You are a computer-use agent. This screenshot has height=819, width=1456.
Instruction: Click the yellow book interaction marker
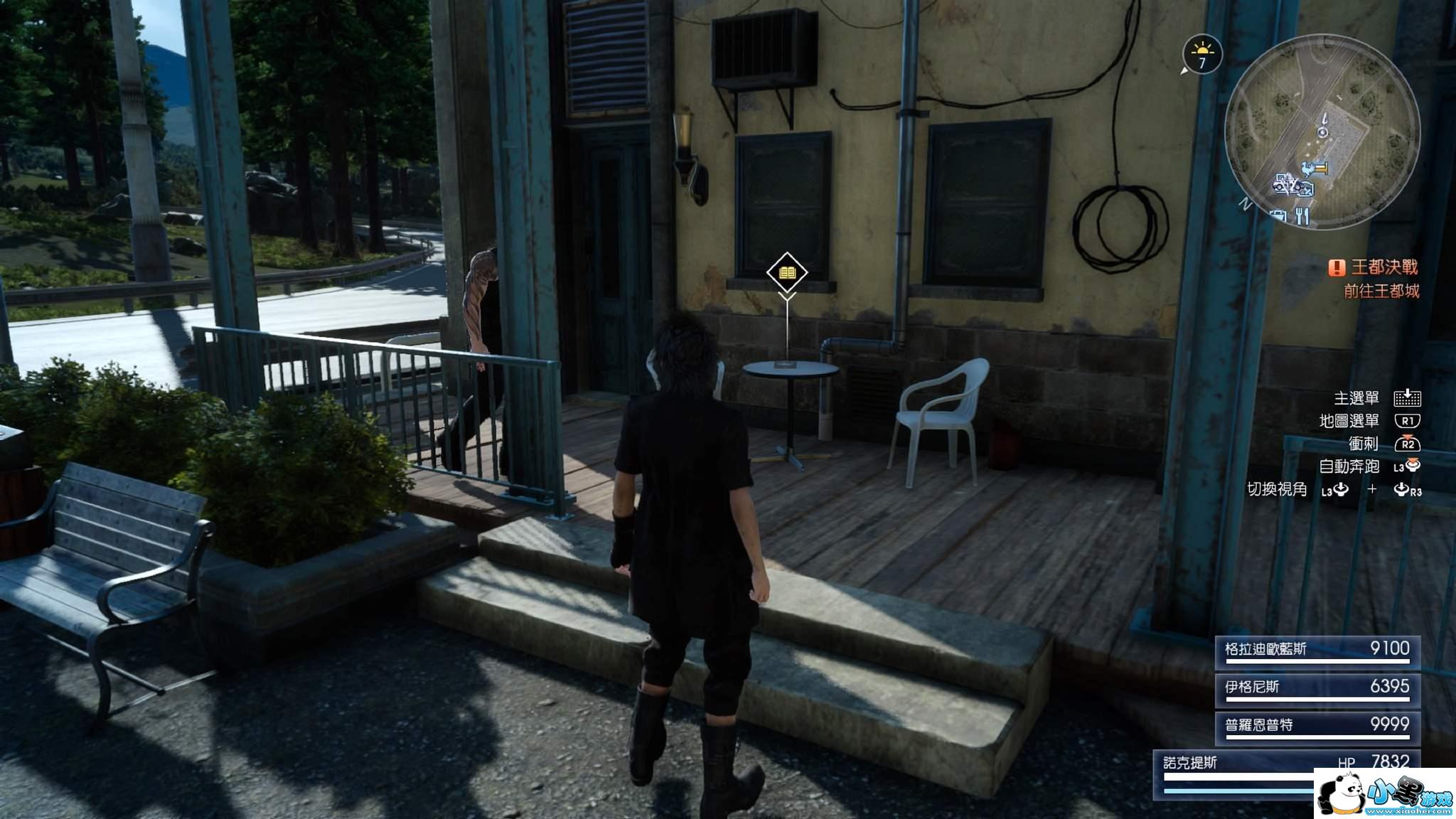[x=787, y=272]
